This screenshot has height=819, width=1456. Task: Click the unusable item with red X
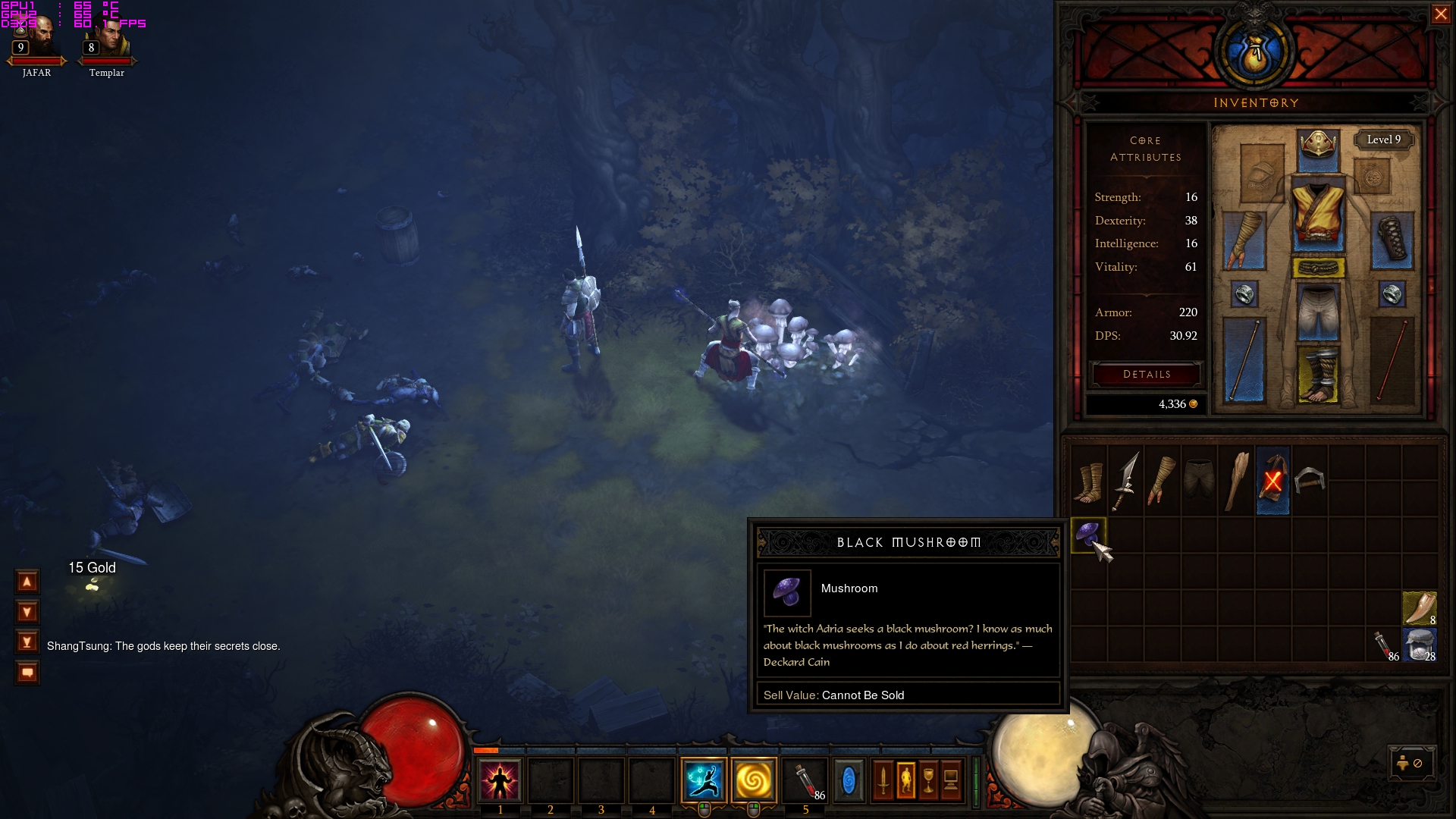pos(1272,481)
